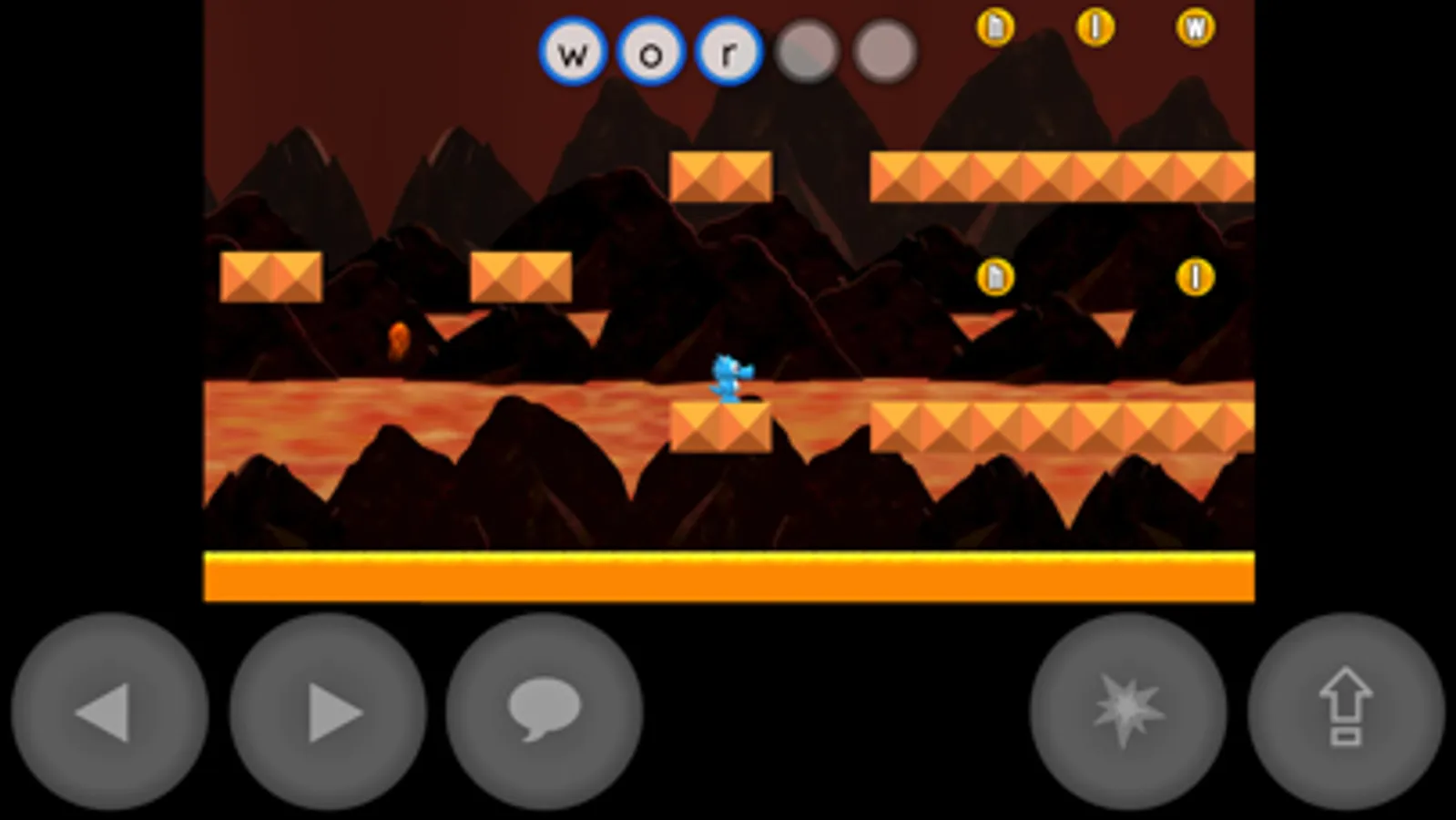Collect the letter coin near top-right corner
1456x820 pixels.
click(x=1194, y=28)
